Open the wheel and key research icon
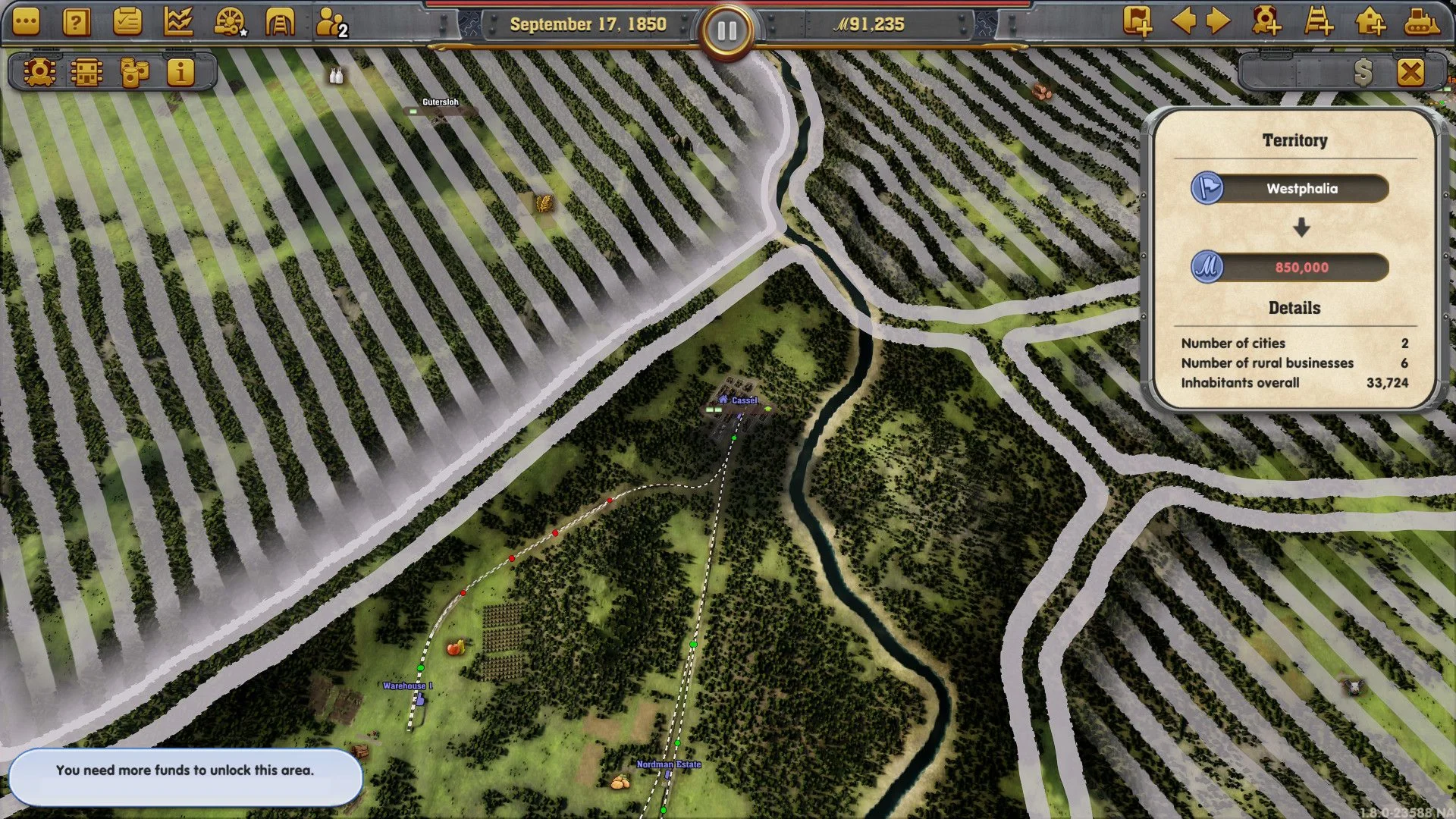Image resolution: width=1456 pixels, height=819 pixels. click(x=229, y=23)
